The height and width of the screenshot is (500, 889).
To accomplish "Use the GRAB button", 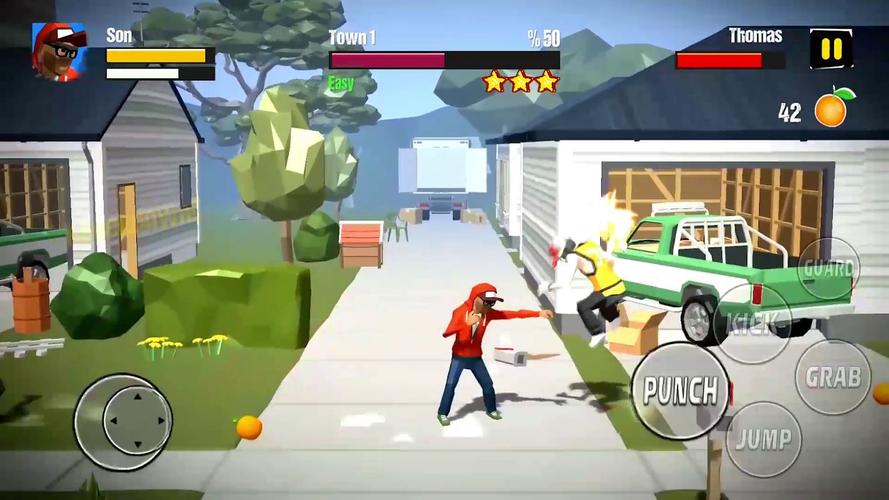I will (833, 377).
